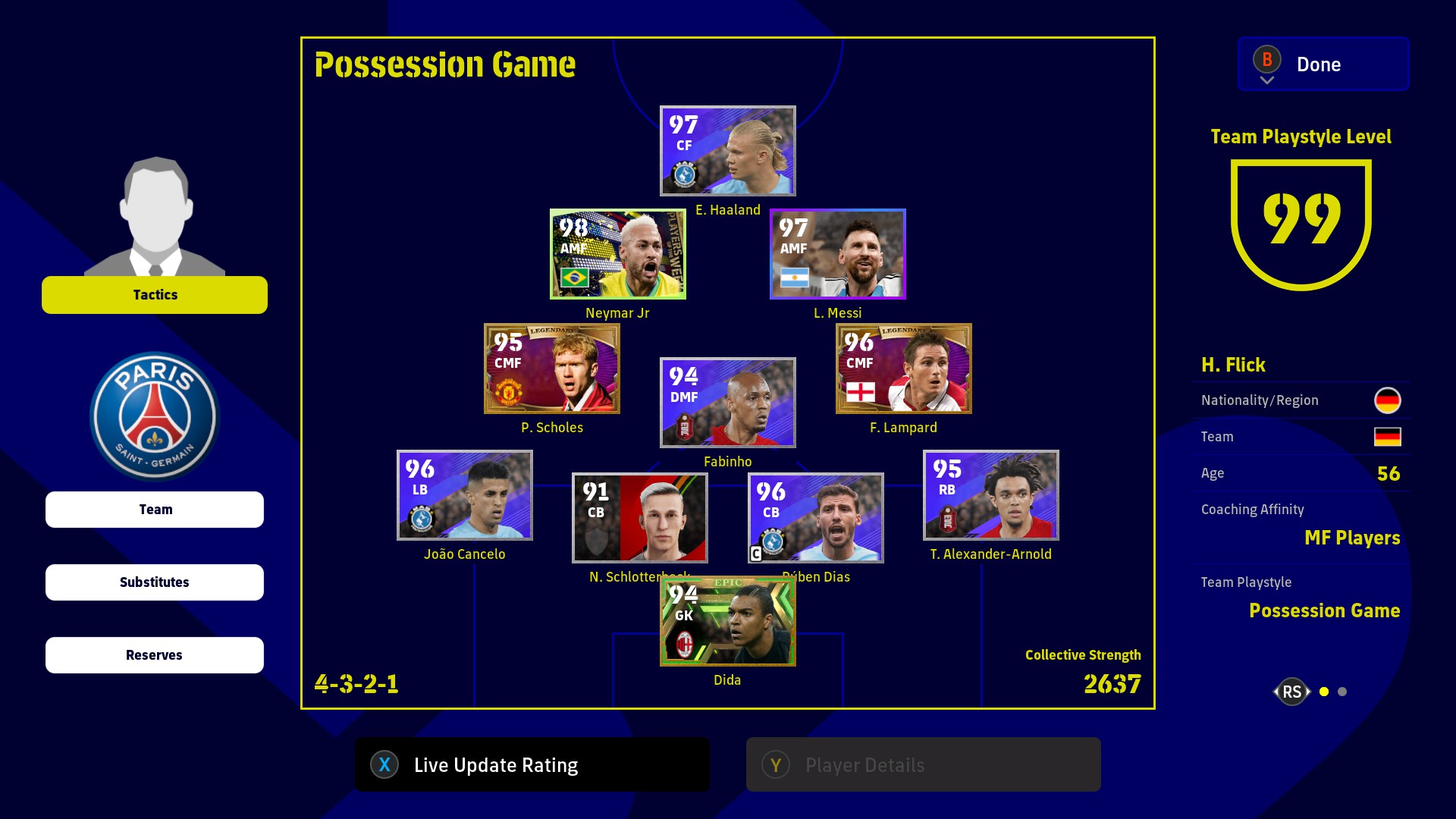Click the Paris Saint-Germain club crest
The height and width of the screenshot is (819, 1456).
tap(155, 416)
